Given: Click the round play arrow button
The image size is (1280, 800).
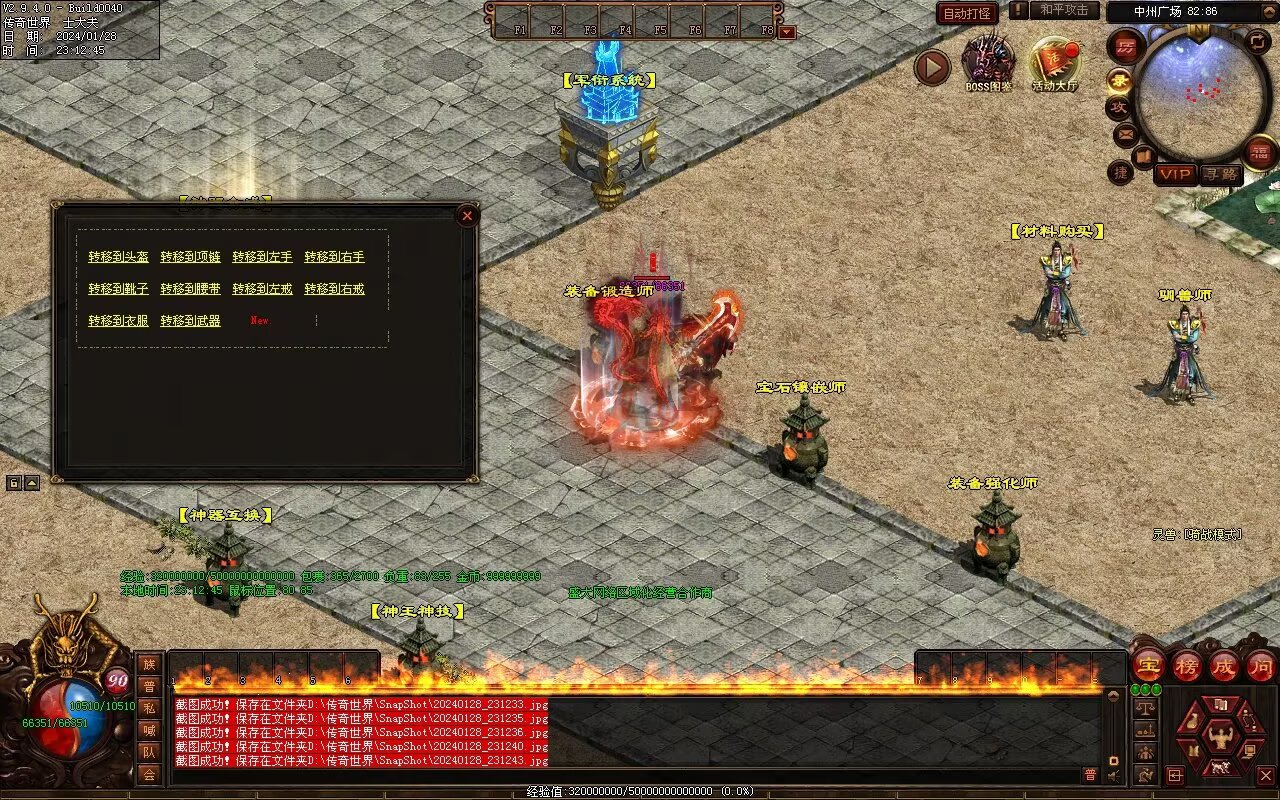Looking at the screenshot, I should 932,67.
